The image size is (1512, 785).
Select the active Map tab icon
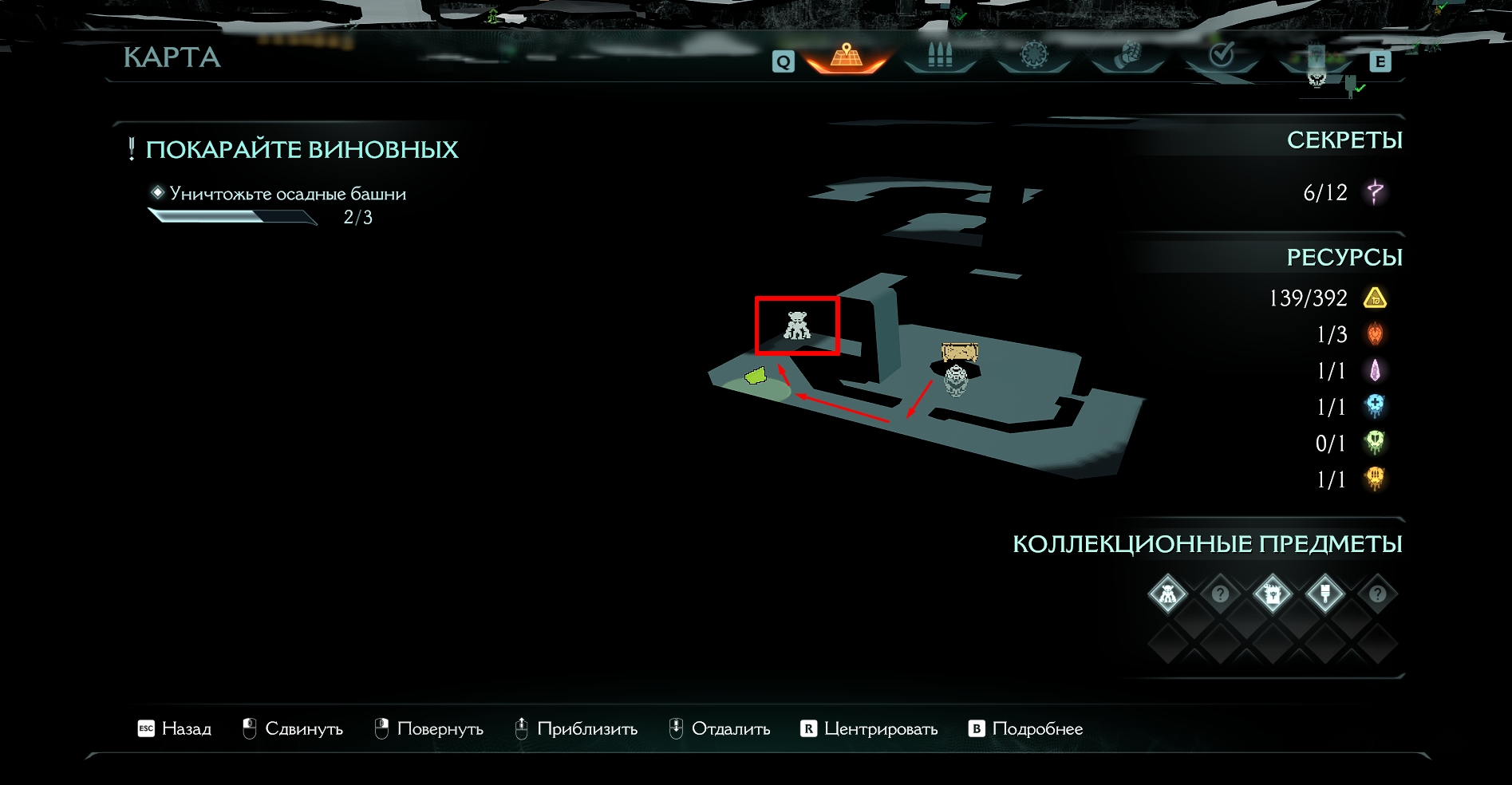coord(846,57)
